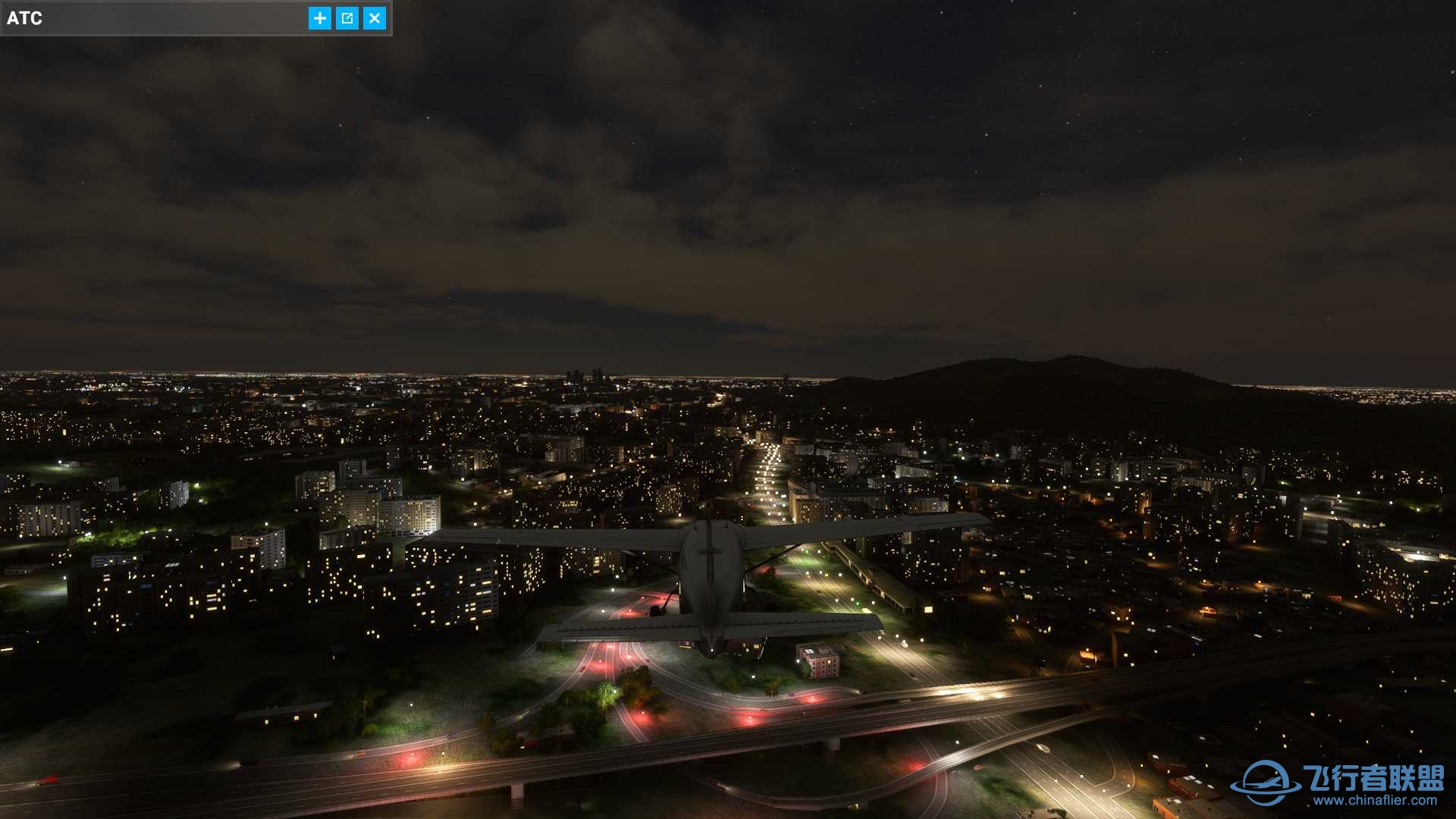Click the ATC title text
This screenshot has width=1456, height=819.
(24, 18)
